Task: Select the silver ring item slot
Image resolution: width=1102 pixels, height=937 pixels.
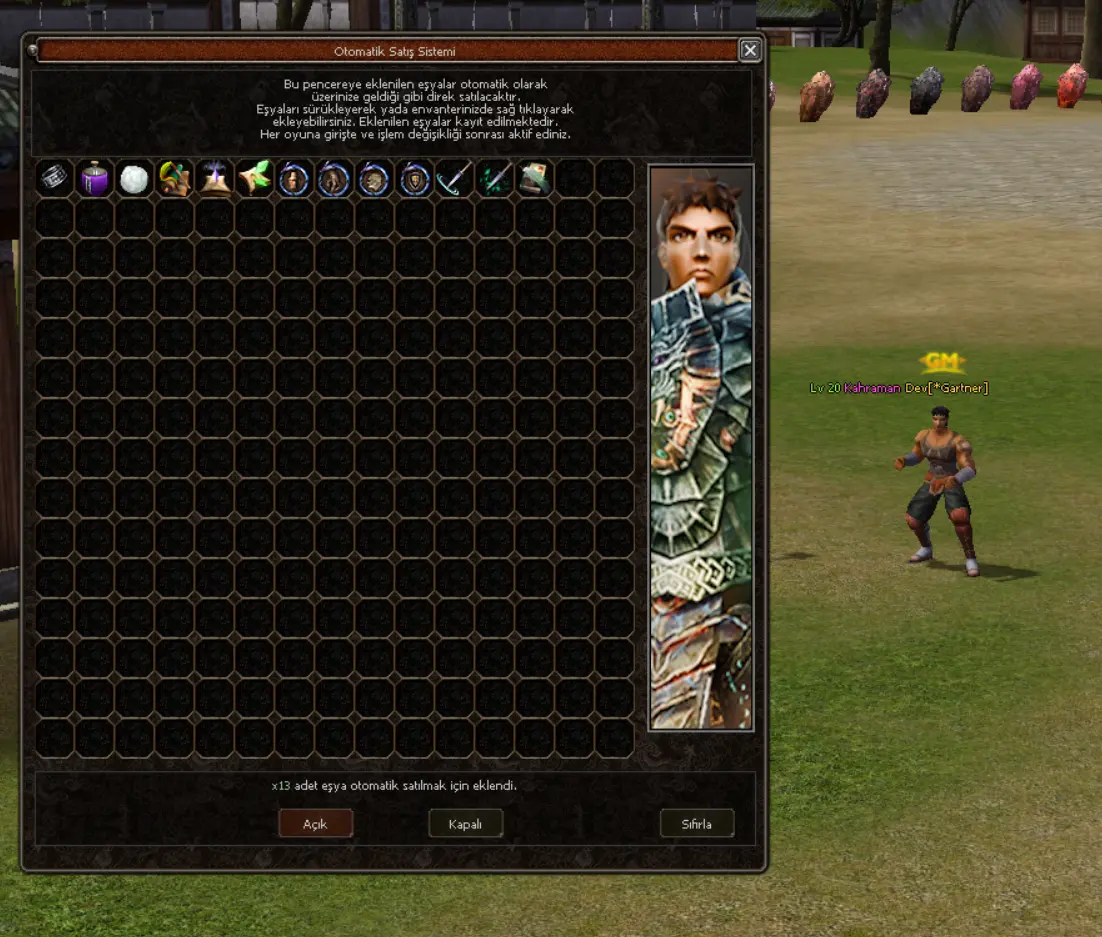Action: click(x=55, y=179)
